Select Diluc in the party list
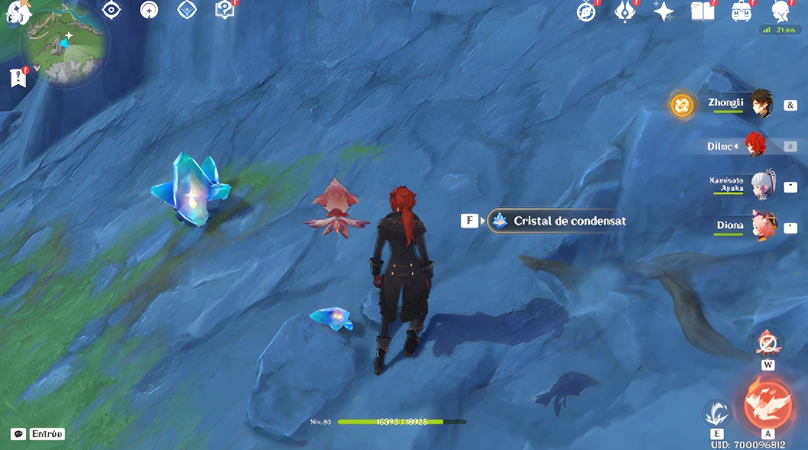 (x=755, y=145)
